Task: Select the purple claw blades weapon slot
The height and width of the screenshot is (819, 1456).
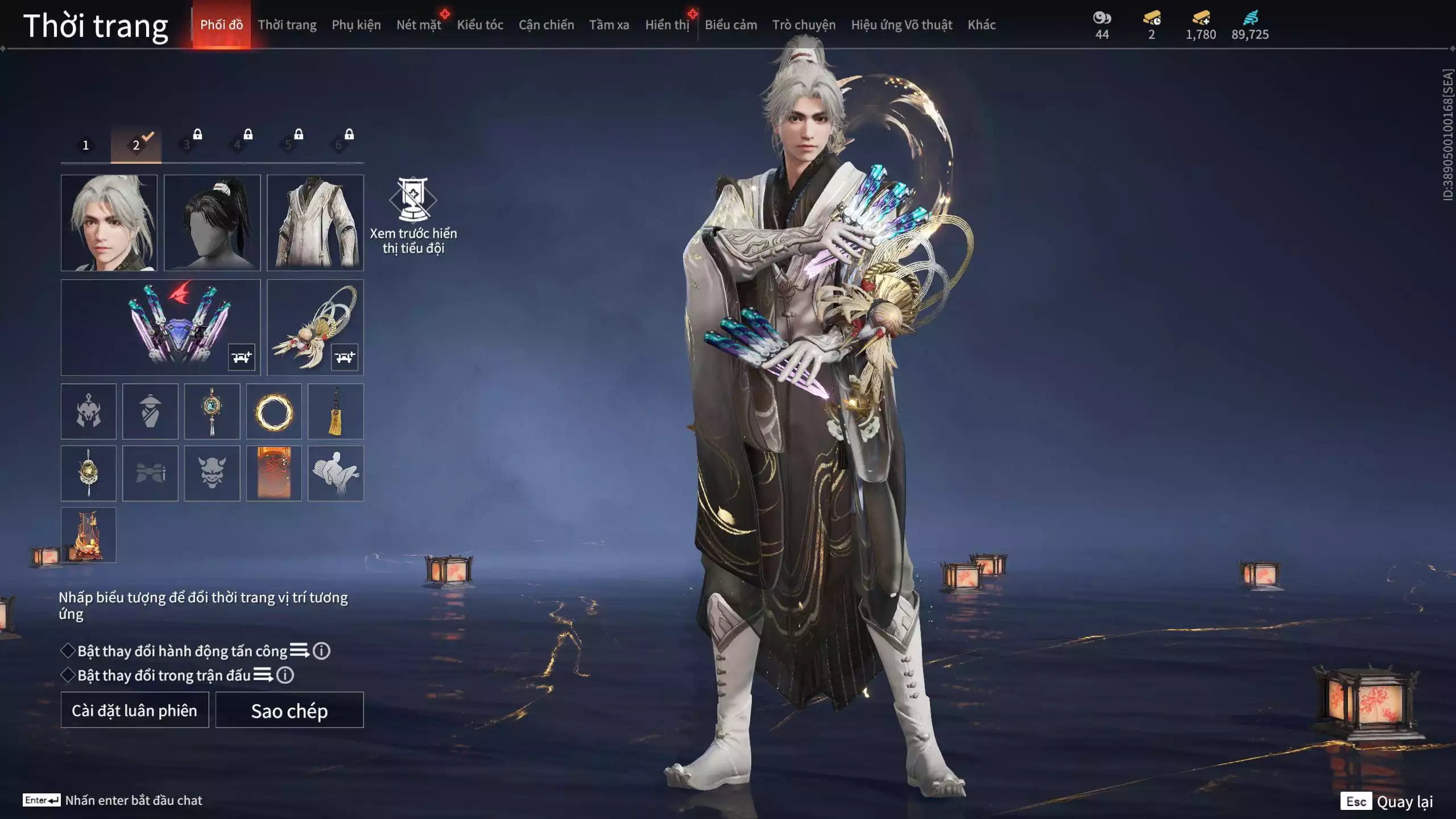Action: click(x=161, y=327)
